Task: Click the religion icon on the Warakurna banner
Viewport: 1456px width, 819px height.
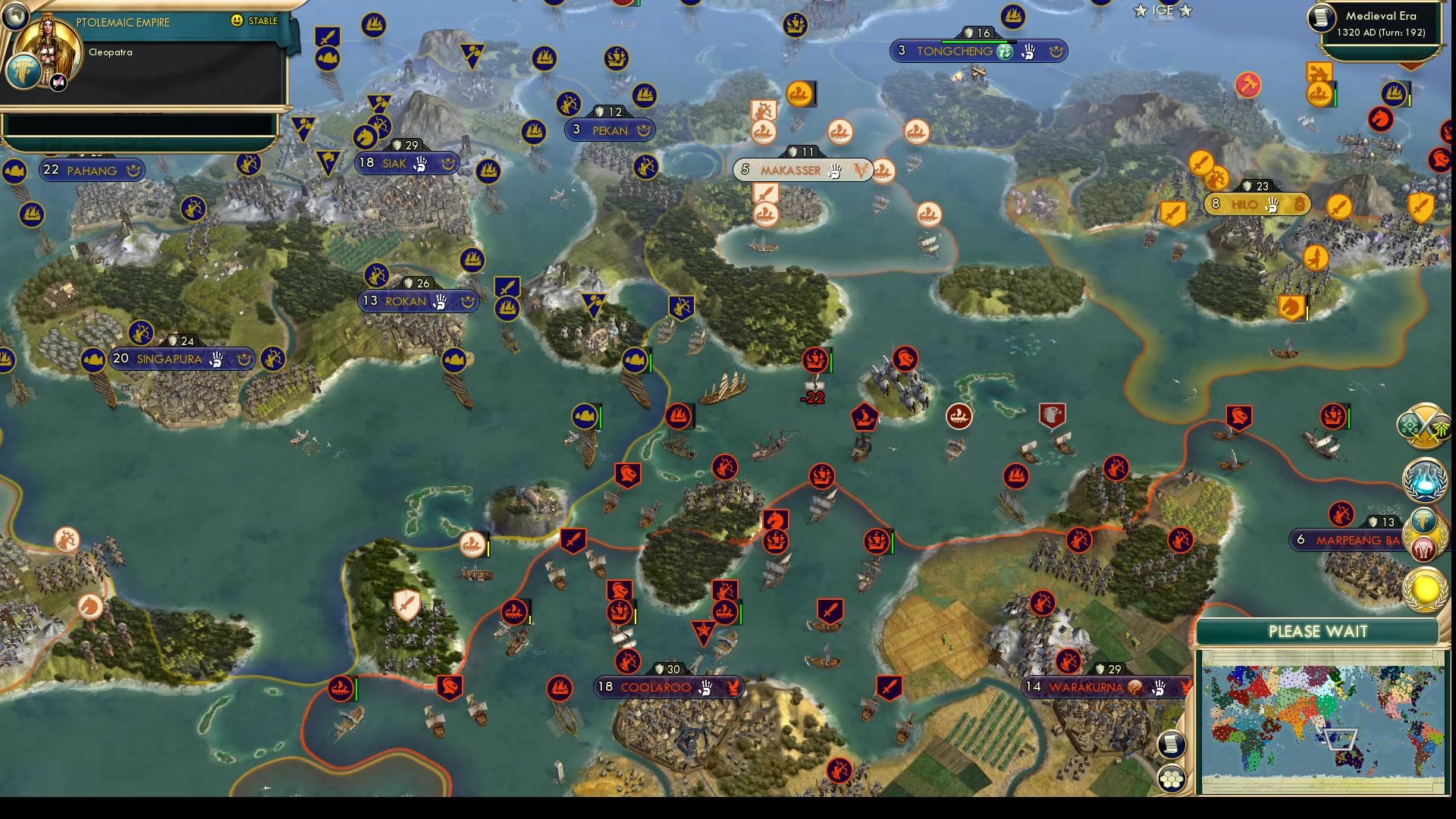Action: [x=1134, y=687]
